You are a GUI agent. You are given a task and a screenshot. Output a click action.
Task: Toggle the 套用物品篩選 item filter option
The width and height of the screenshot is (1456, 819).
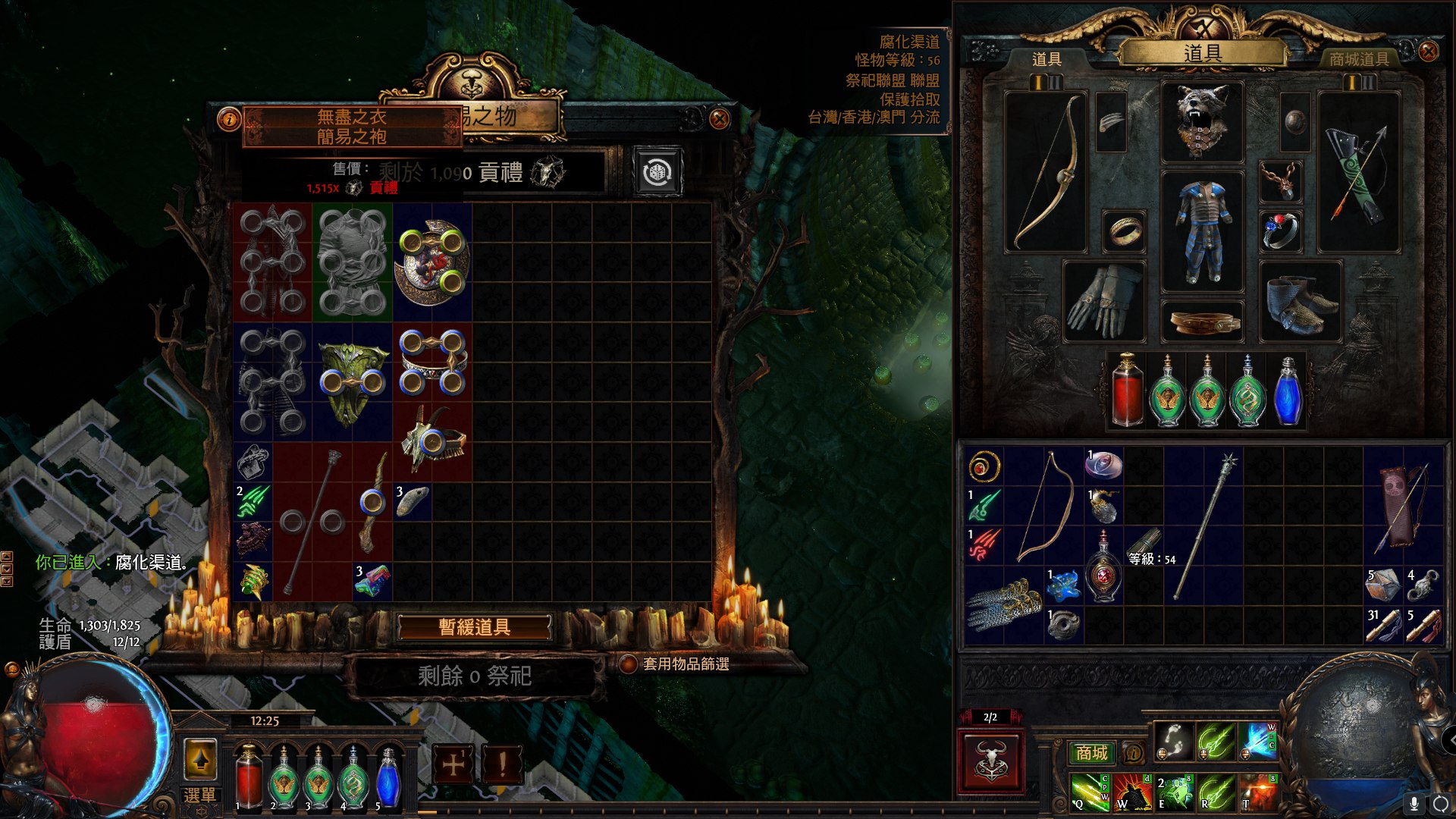628,664
